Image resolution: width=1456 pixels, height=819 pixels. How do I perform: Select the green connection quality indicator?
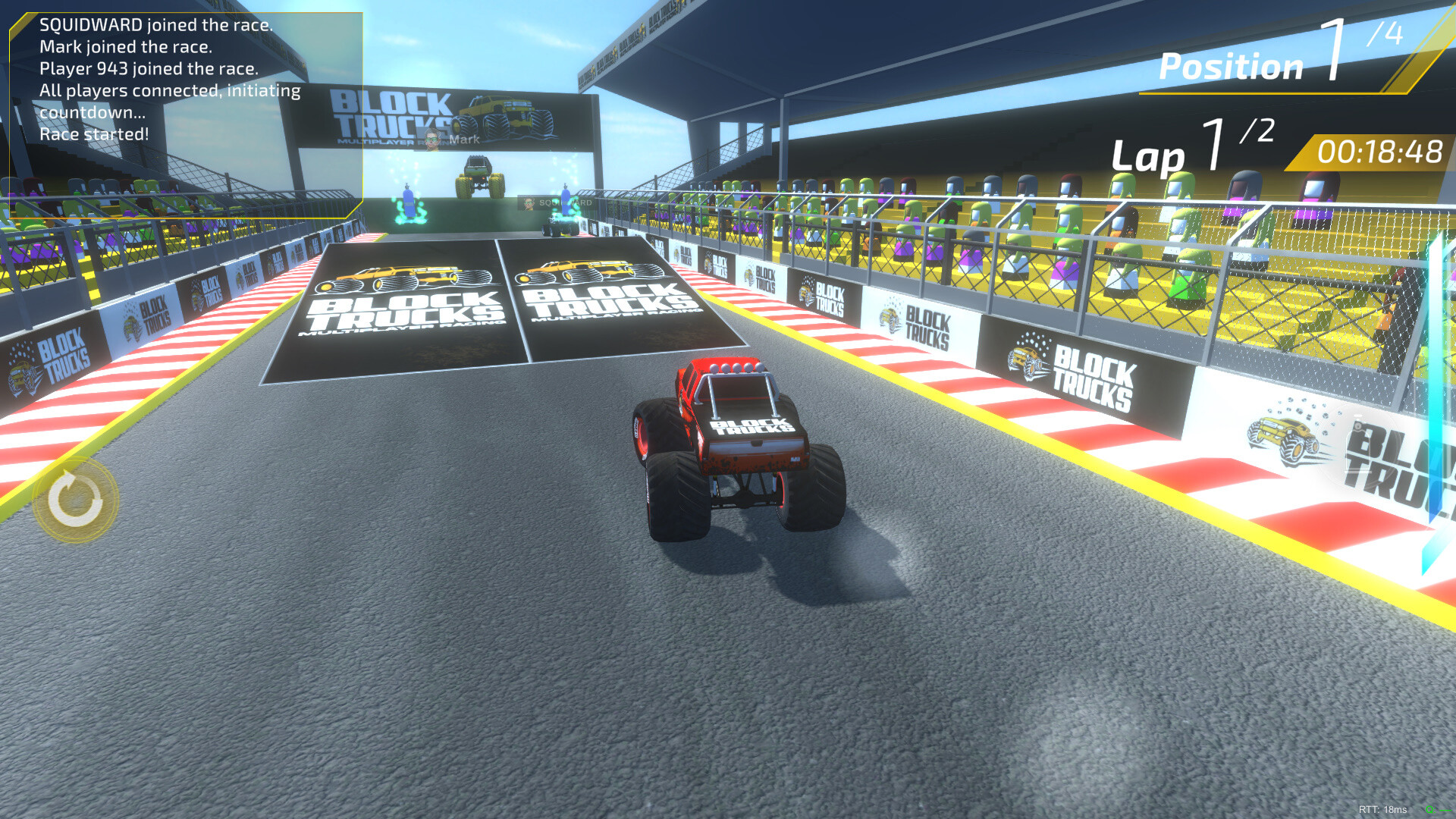[1439, 810]
